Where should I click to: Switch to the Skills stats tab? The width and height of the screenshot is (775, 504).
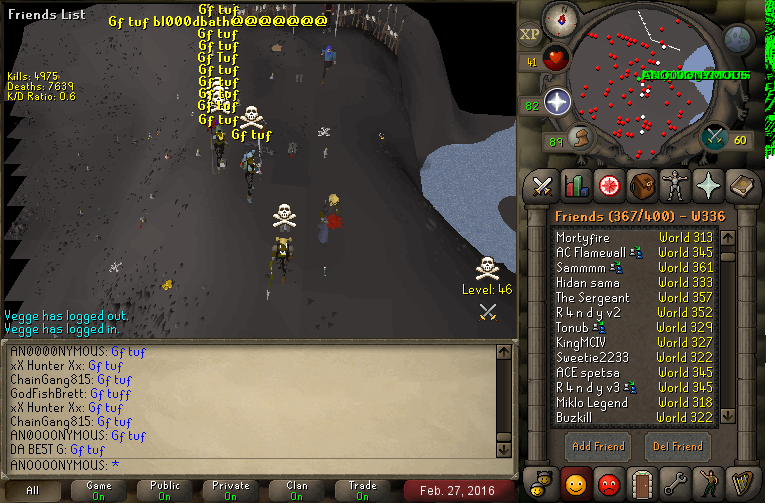(x=575, y=185)
